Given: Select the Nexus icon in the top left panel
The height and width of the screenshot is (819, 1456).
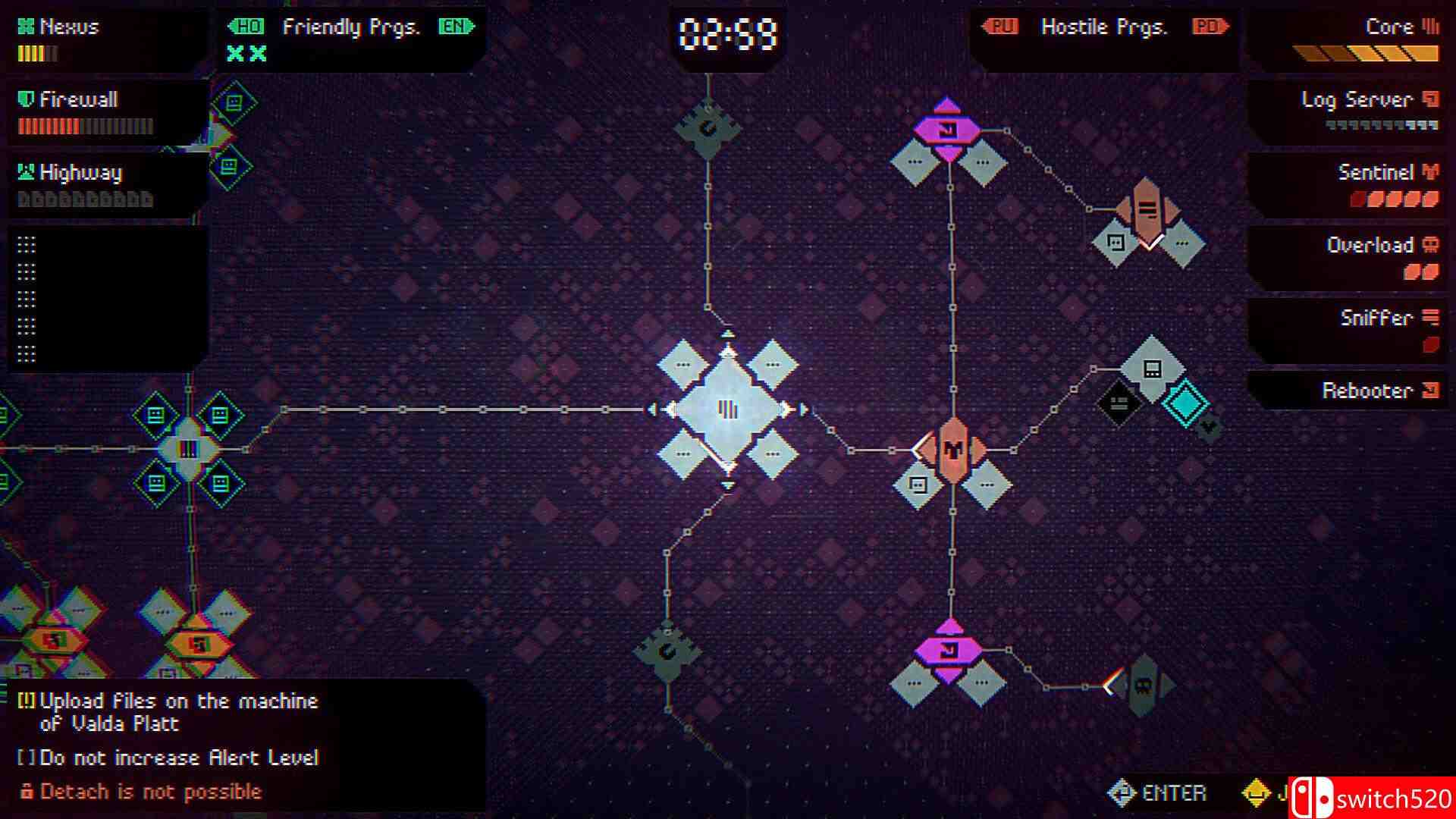Looking at the screenshot, I should [x=25, y=27].
